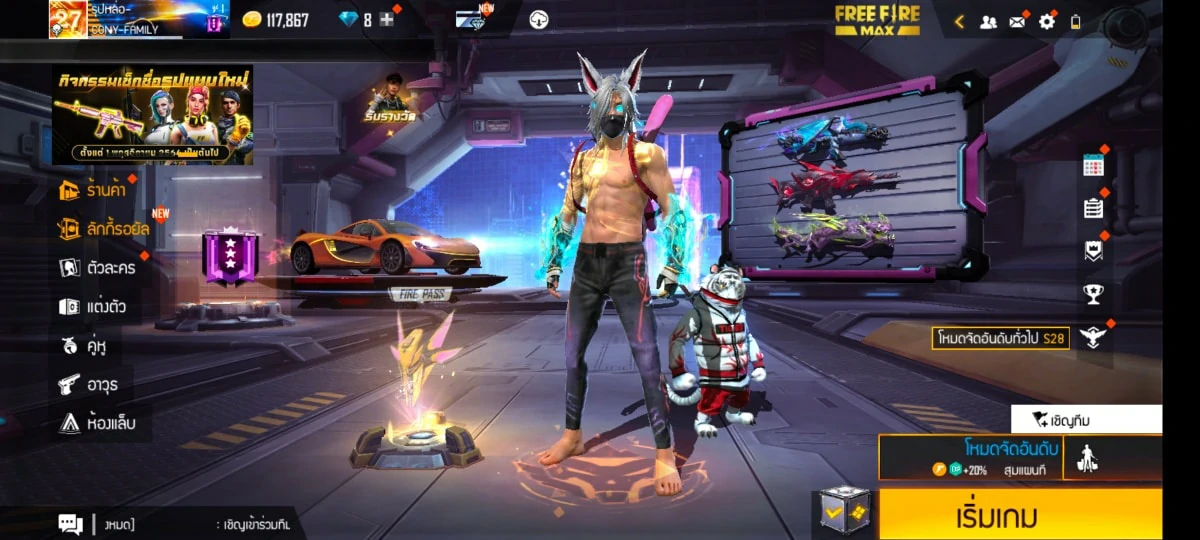Invite teammates with the เชิญทีม button
This screenshot has height=540, width=1200.
[1086, 420]
